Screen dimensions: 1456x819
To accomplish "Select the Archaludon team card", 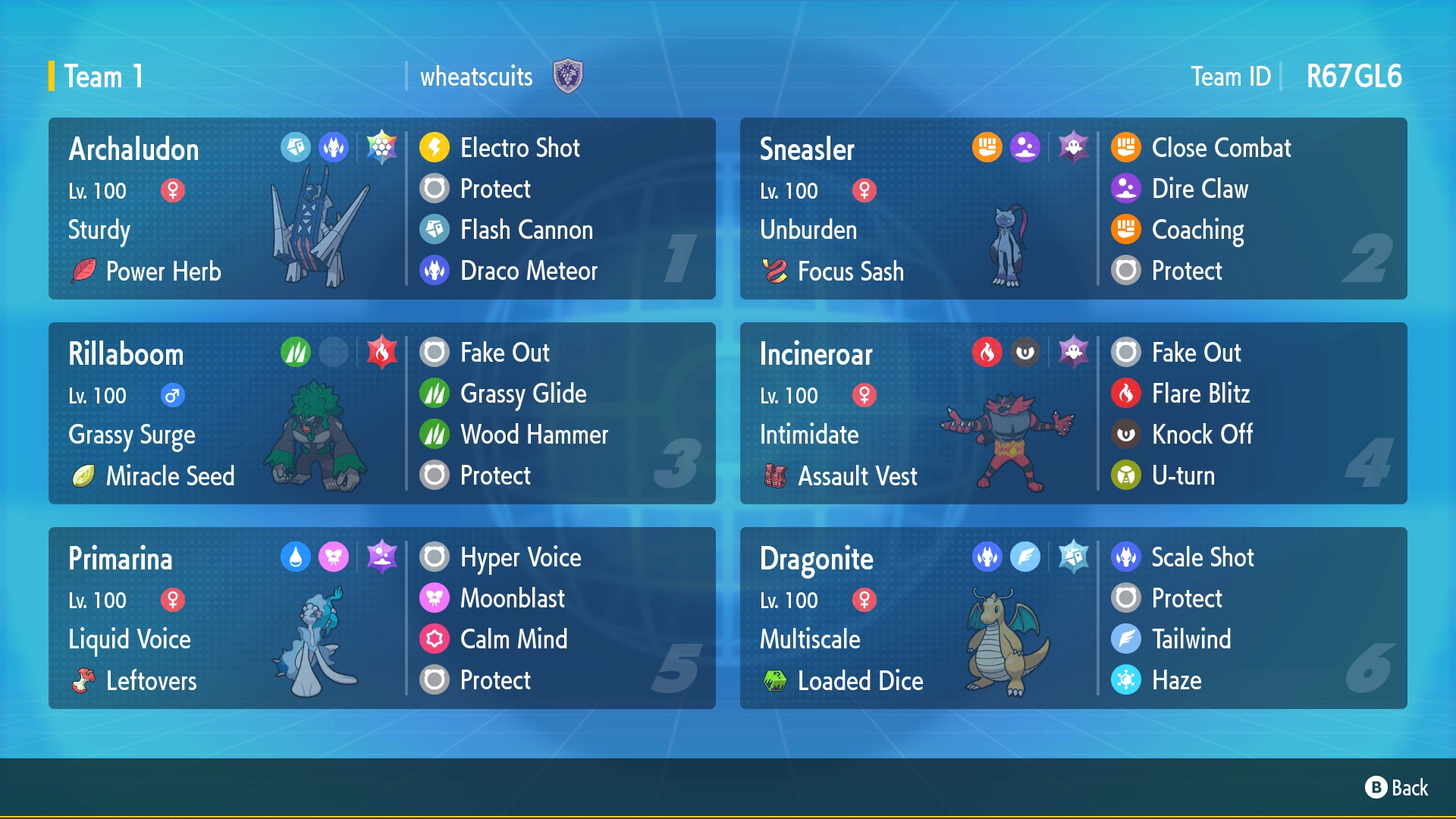I will [x=227, y=209].
